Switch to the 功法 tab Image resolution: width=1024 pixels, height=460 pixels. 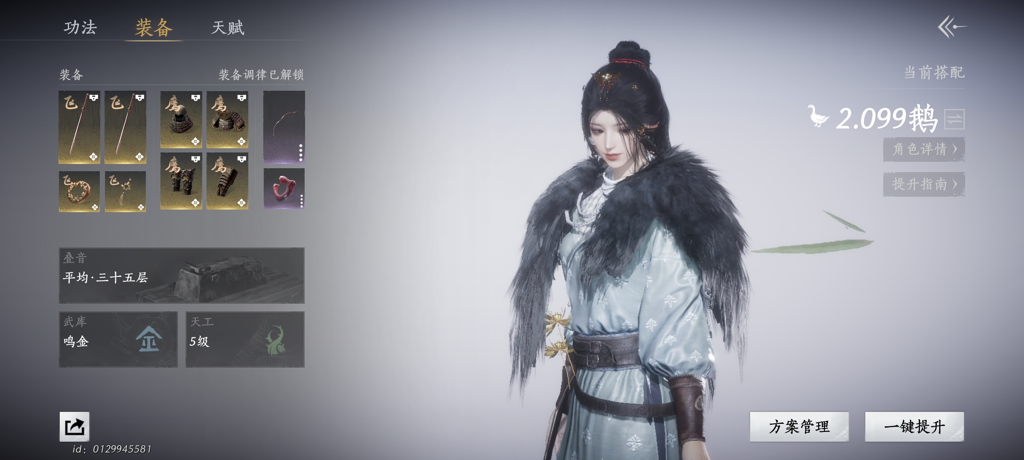point(80,27)
